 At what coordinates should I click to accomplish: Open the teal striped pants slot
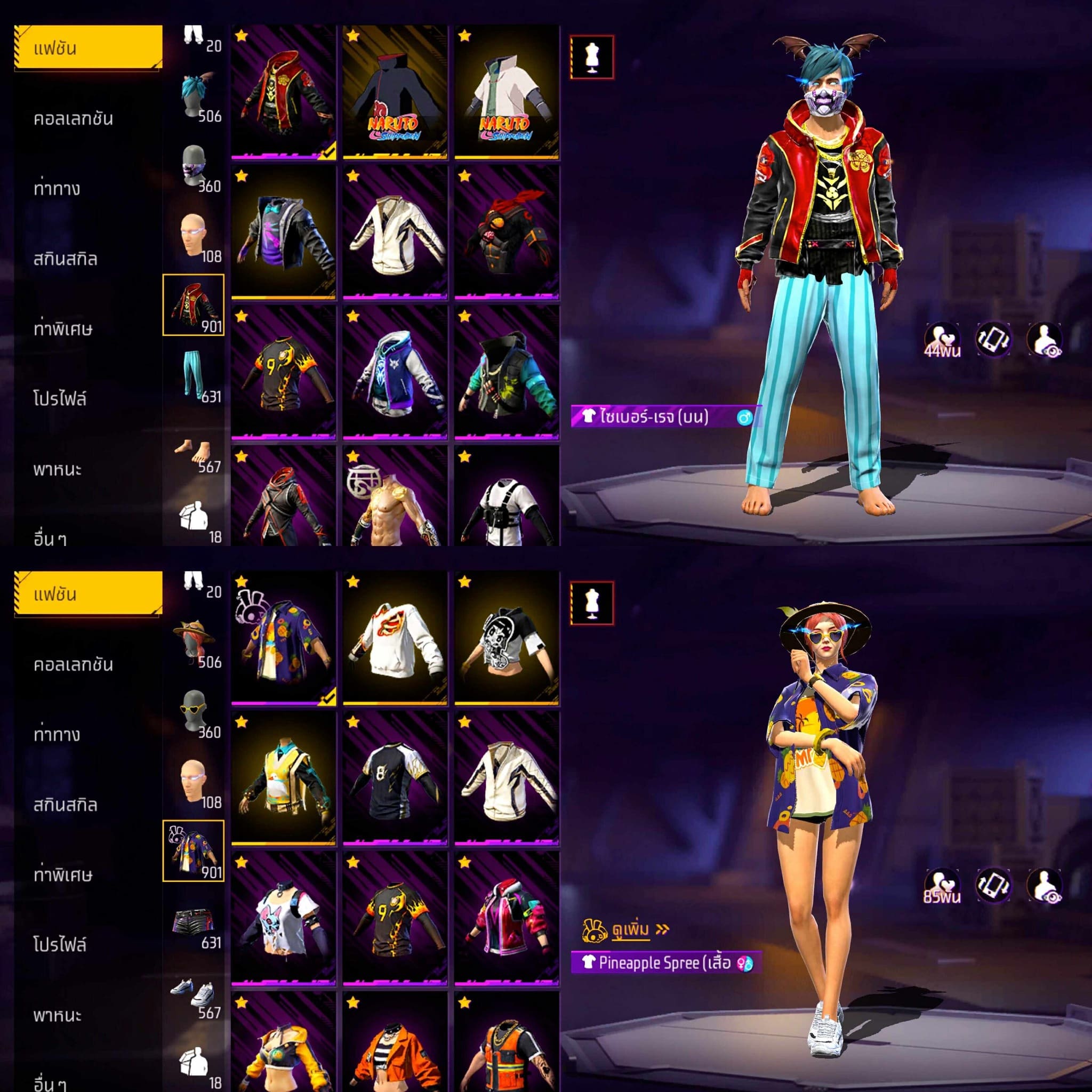[x=194, y=375]
